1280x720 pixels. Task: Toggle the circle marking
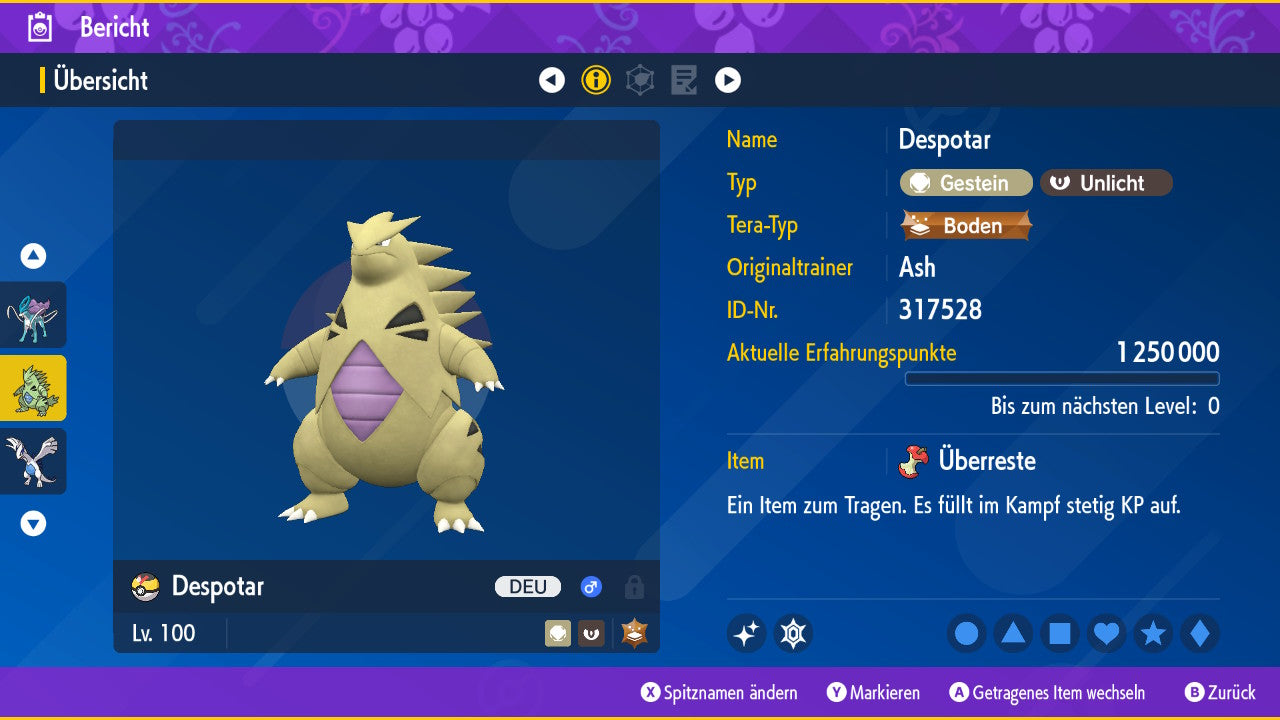pyautogui.click(x=966, y=634)
